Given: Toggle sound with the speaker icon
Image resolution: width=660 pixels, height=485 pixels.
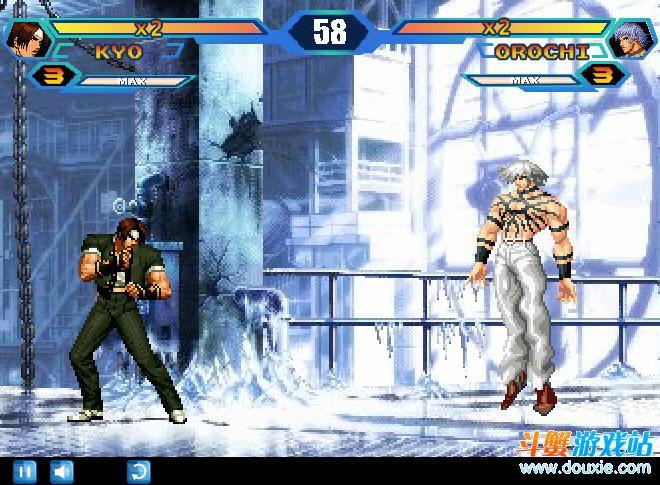Looking at the screenshot, I should click(63, 470).
